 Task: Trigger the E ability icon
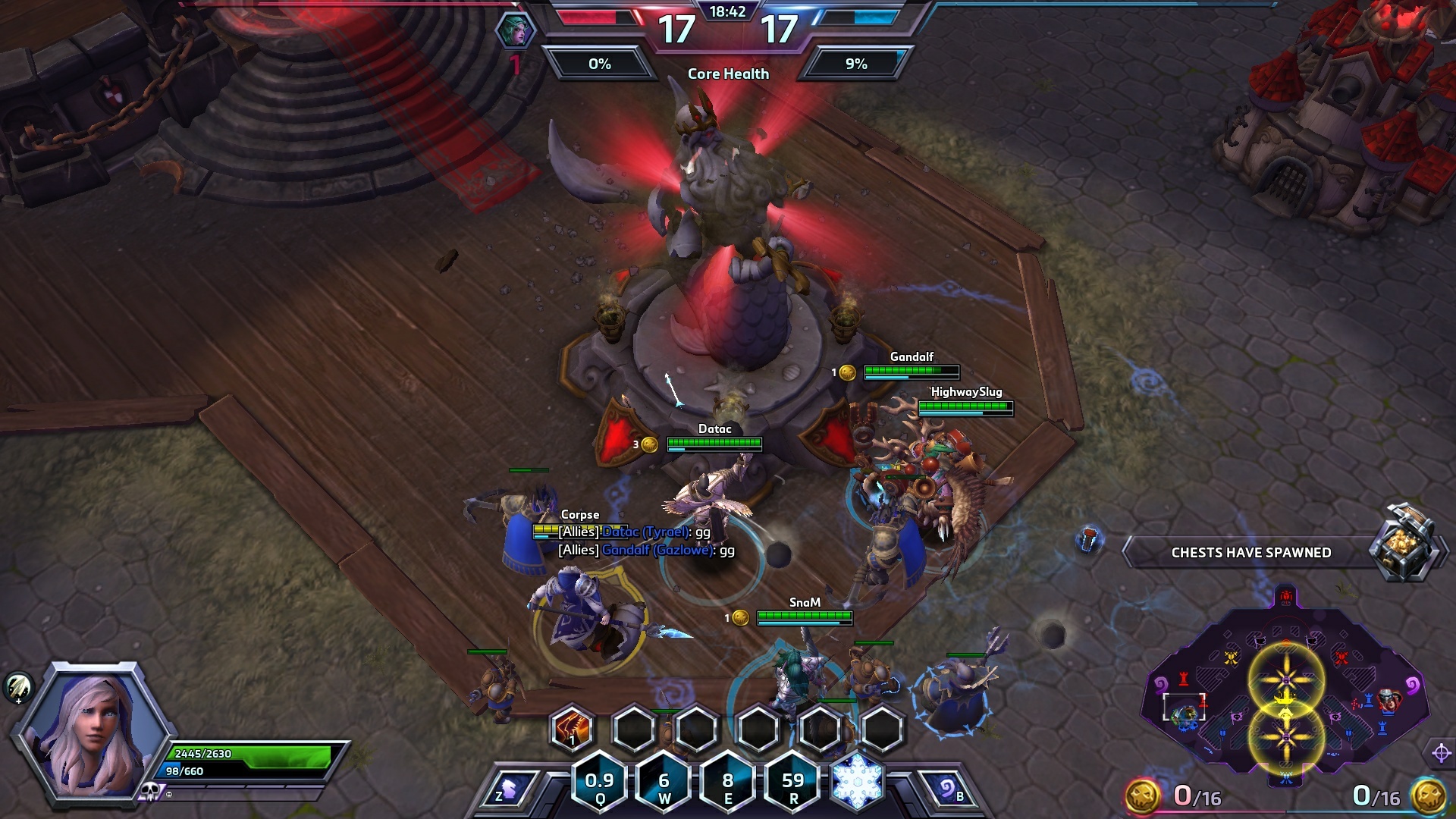[x=728, y=784]
